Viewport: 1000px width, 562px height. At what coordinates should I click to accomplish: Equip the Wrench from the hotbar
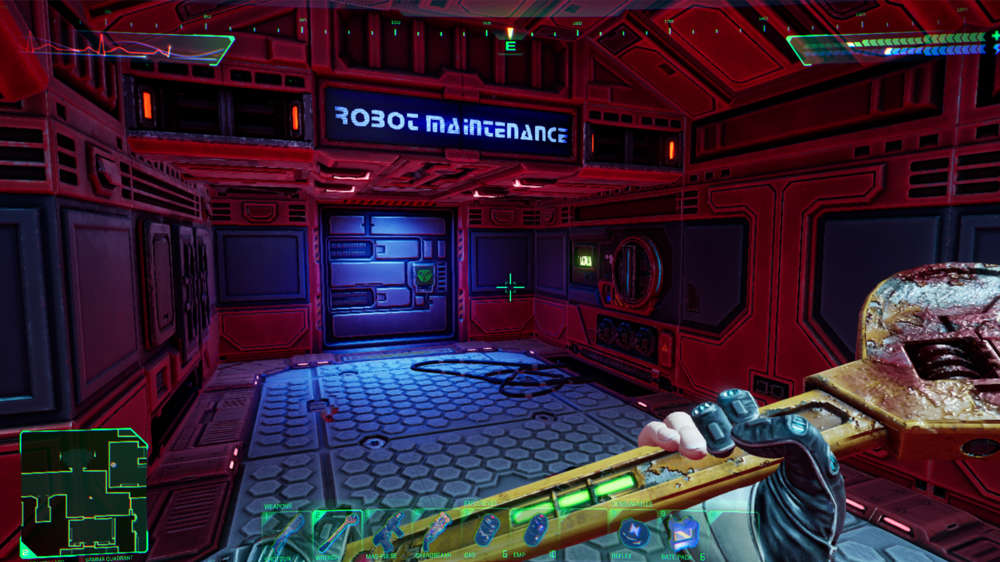tap(334, 530)
